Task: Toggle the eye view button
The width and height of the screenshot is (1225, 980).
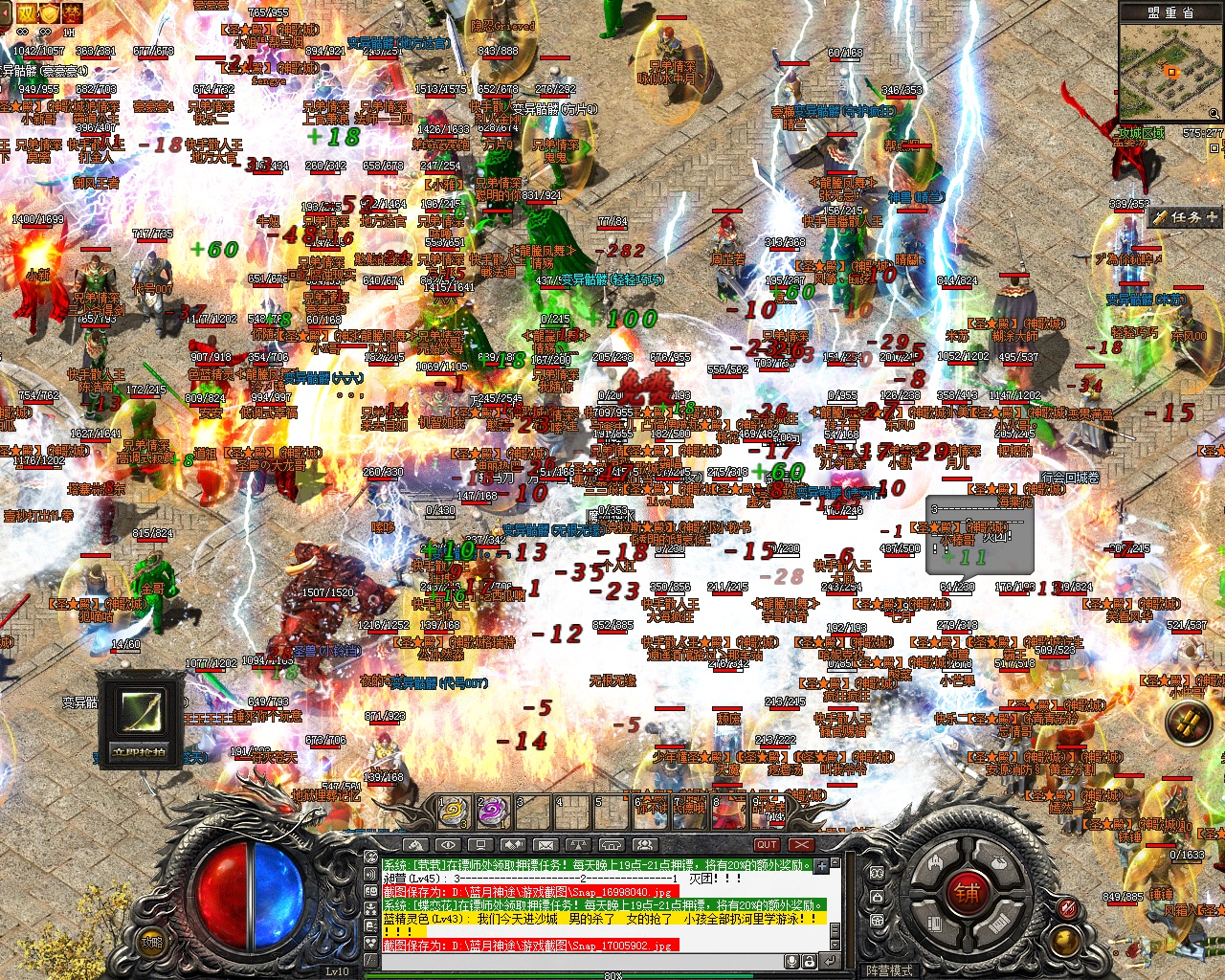Action: (x=447, y=845)
